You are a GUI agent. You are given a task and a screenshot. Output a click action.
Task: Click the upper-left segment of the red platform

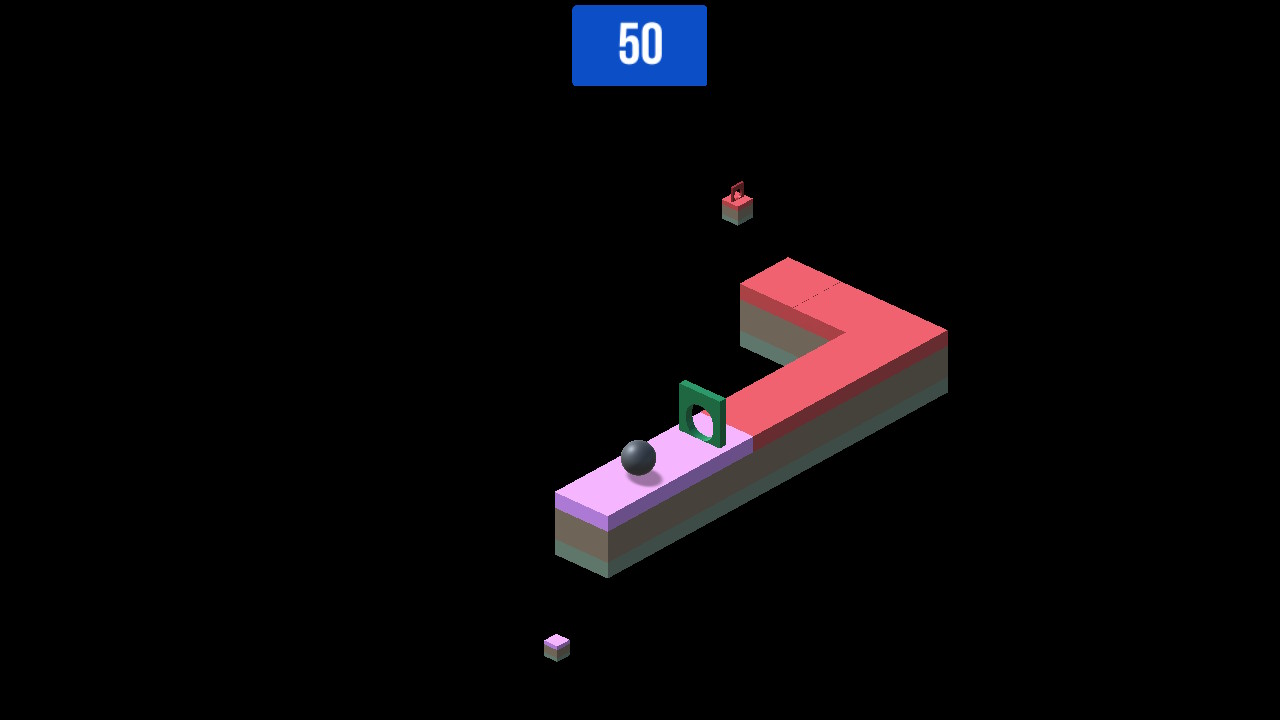pyautogui.click(x=775, y=280)
